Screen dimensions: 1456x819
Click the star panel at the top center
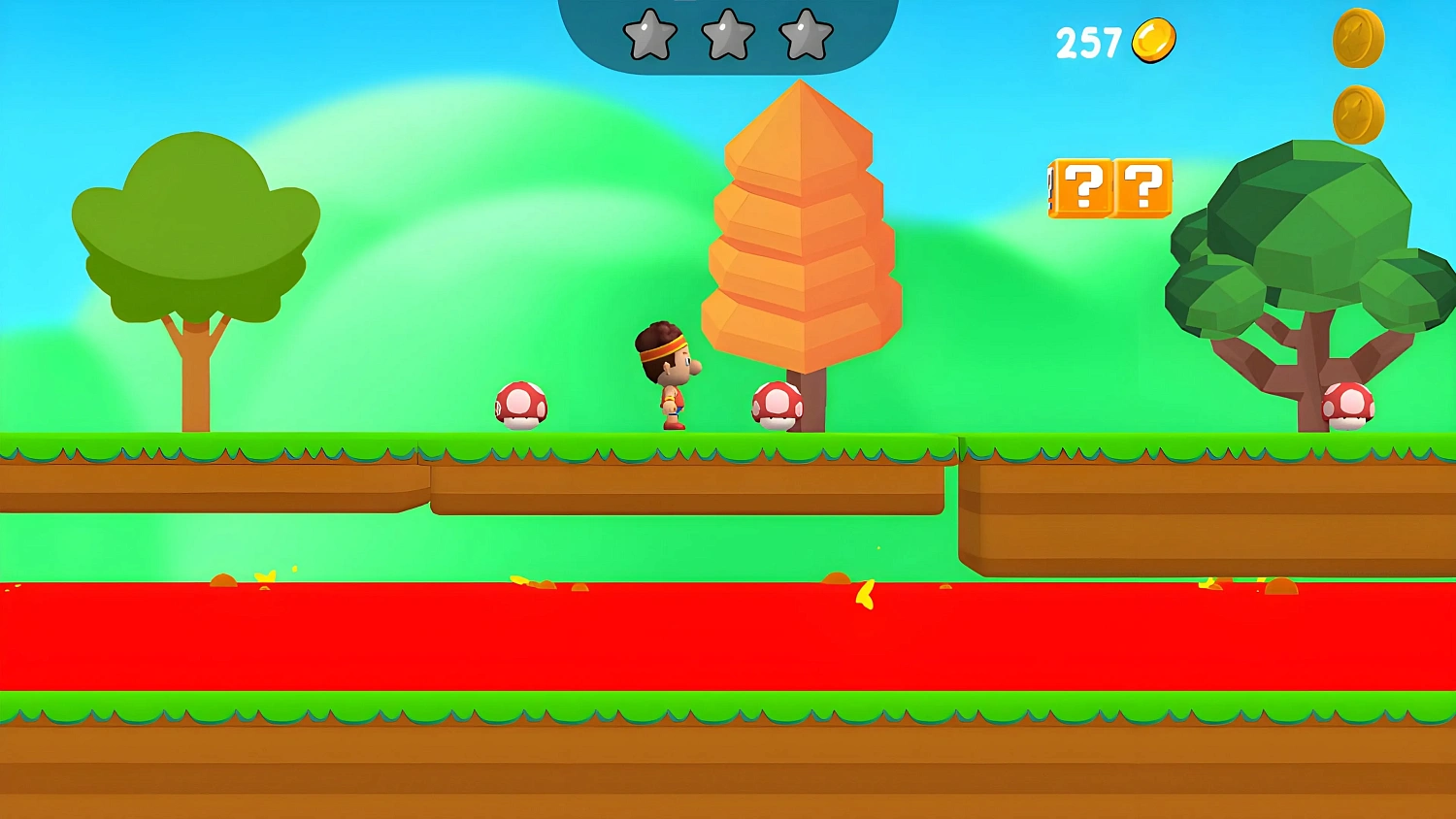click(726, 29)
